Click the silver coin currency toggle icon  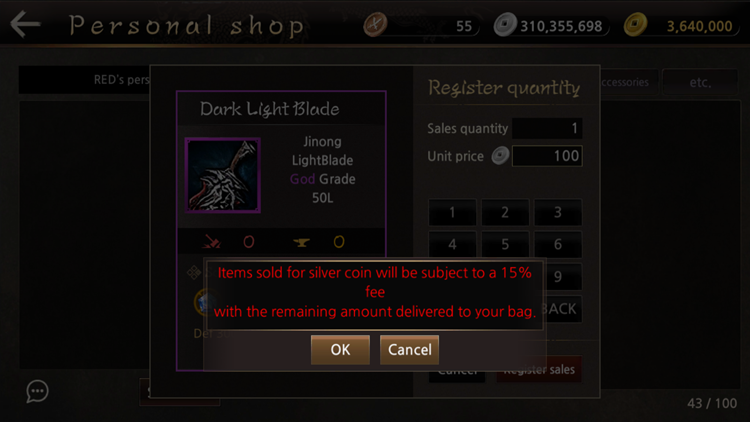500,156
